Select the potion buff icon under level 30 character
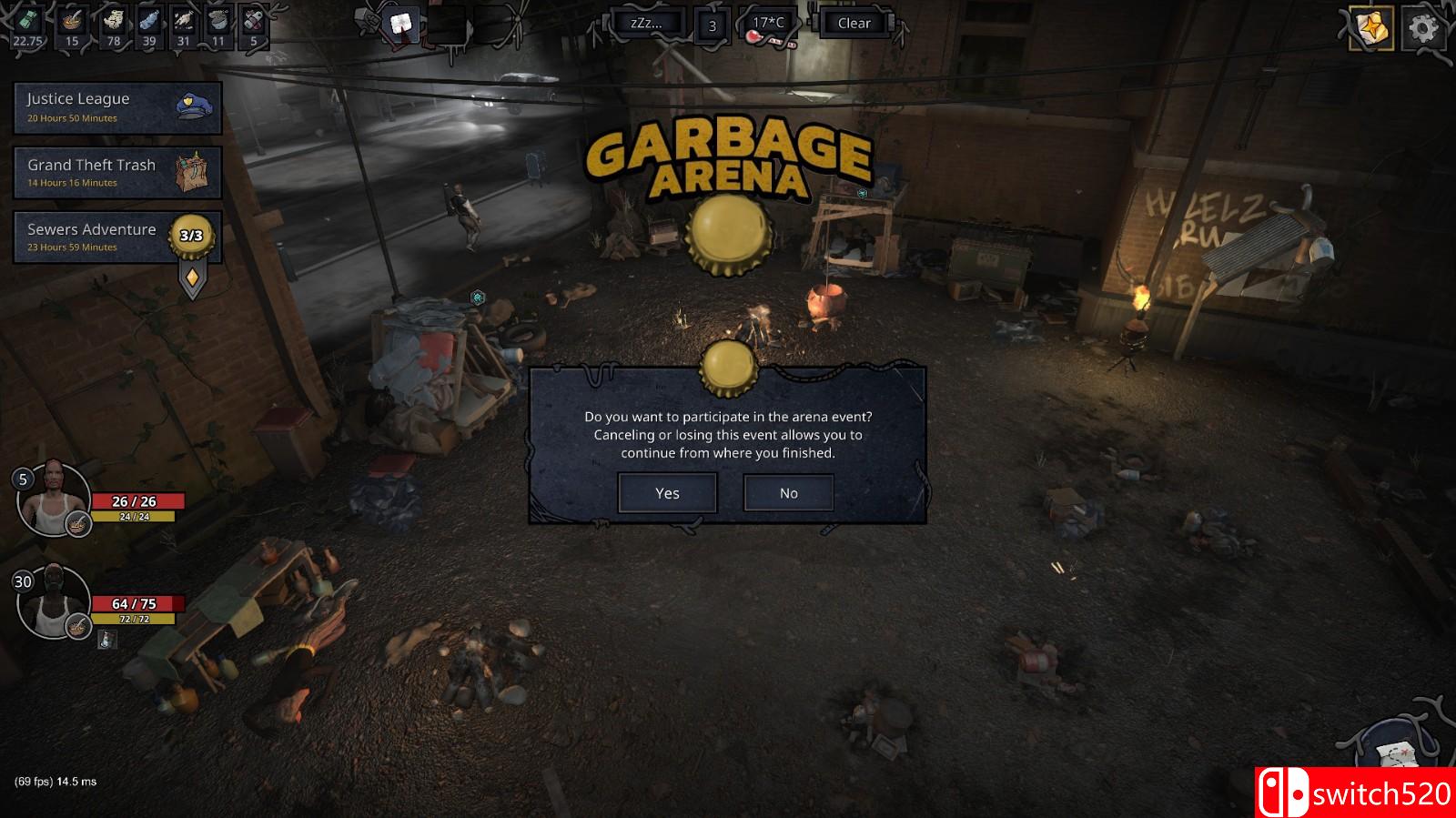This screenshot has width=1456, height=818. pyautogui.click(x=106, y=641)
